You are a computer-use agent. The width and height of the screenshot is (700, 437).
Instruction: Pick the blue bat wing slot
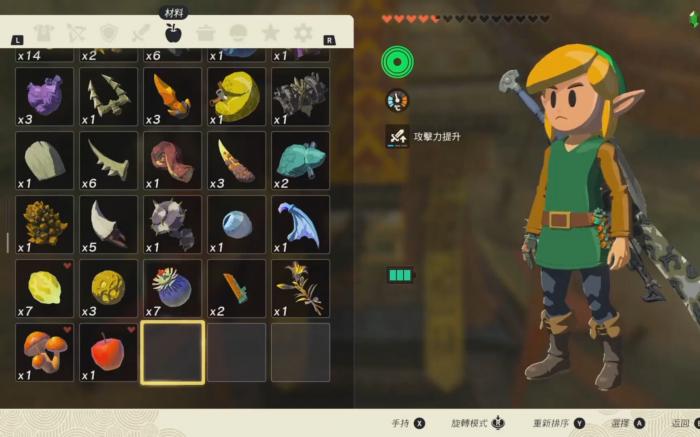pyautogui.click(x=300, y=224)
